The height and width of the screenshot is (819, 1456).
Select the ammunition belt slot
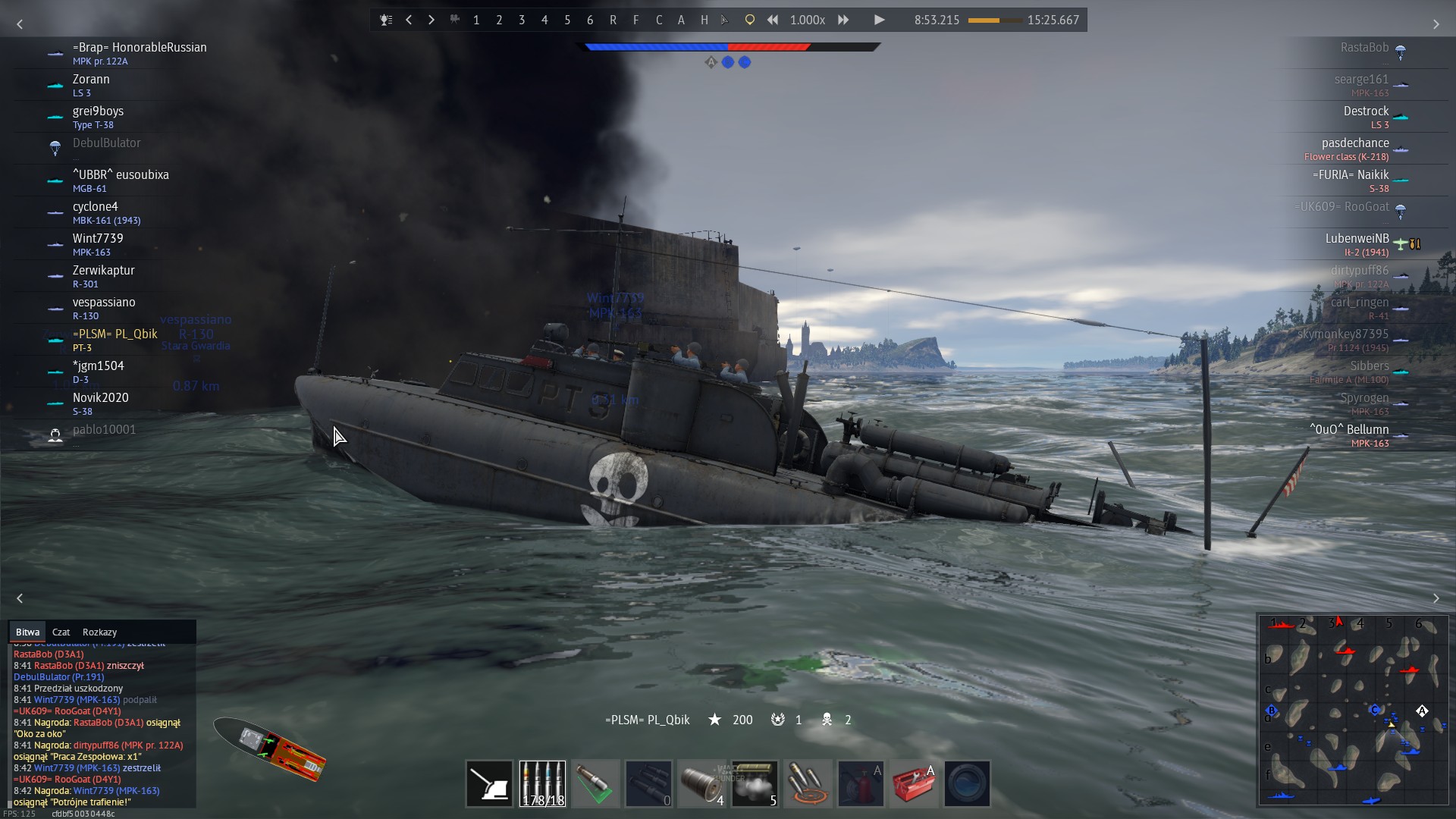(x=542, y=783)
